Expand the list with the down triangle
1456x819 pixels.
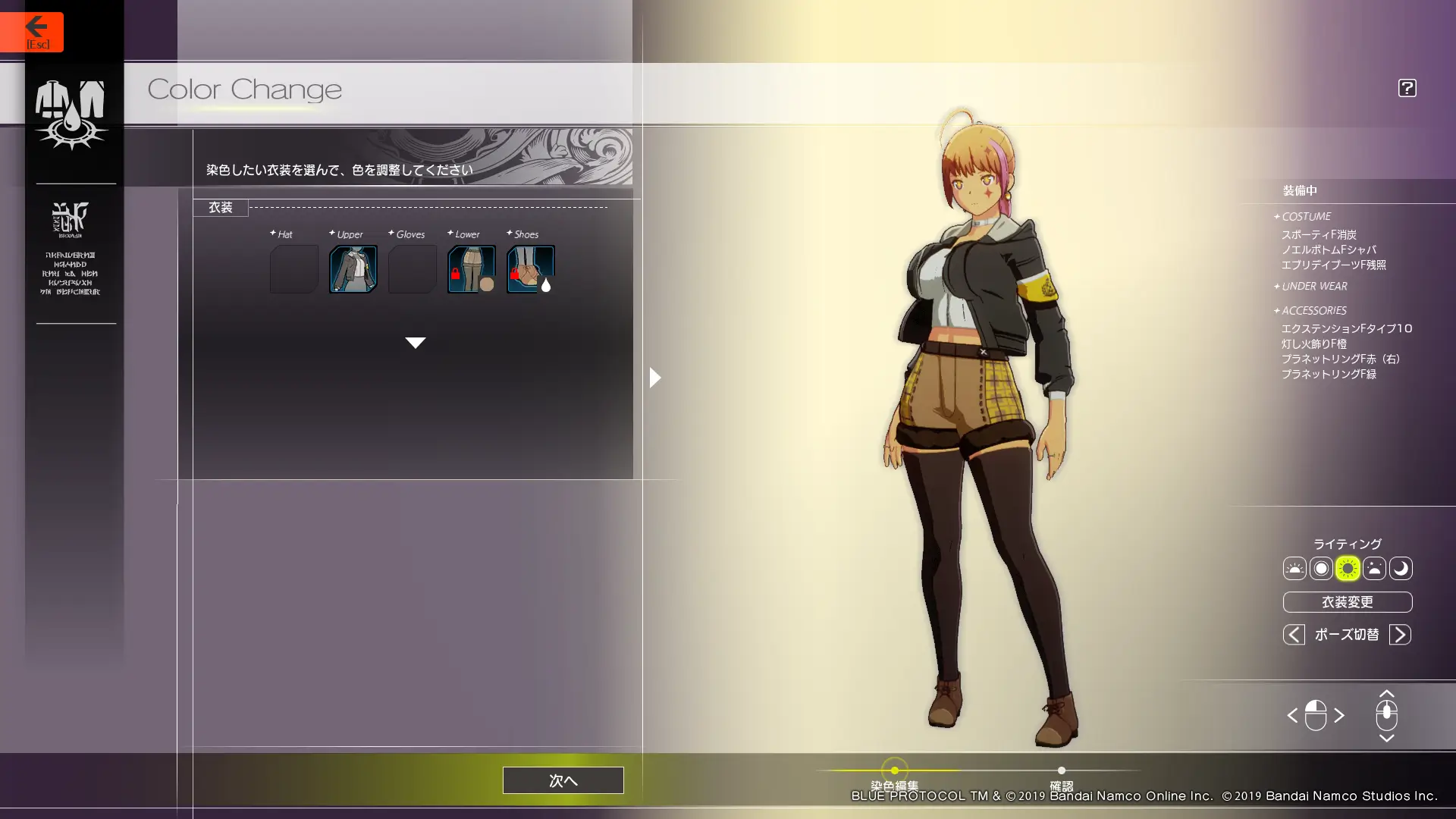415,343
